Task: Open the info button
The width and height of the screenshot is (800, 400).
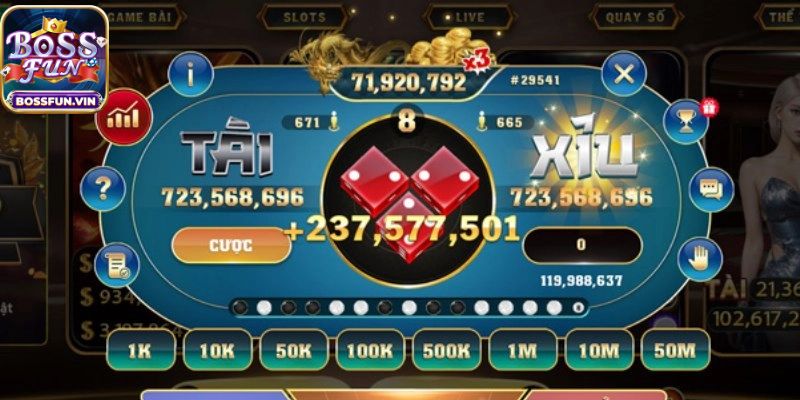Action: pyautogui.click(x=190, y=73)
